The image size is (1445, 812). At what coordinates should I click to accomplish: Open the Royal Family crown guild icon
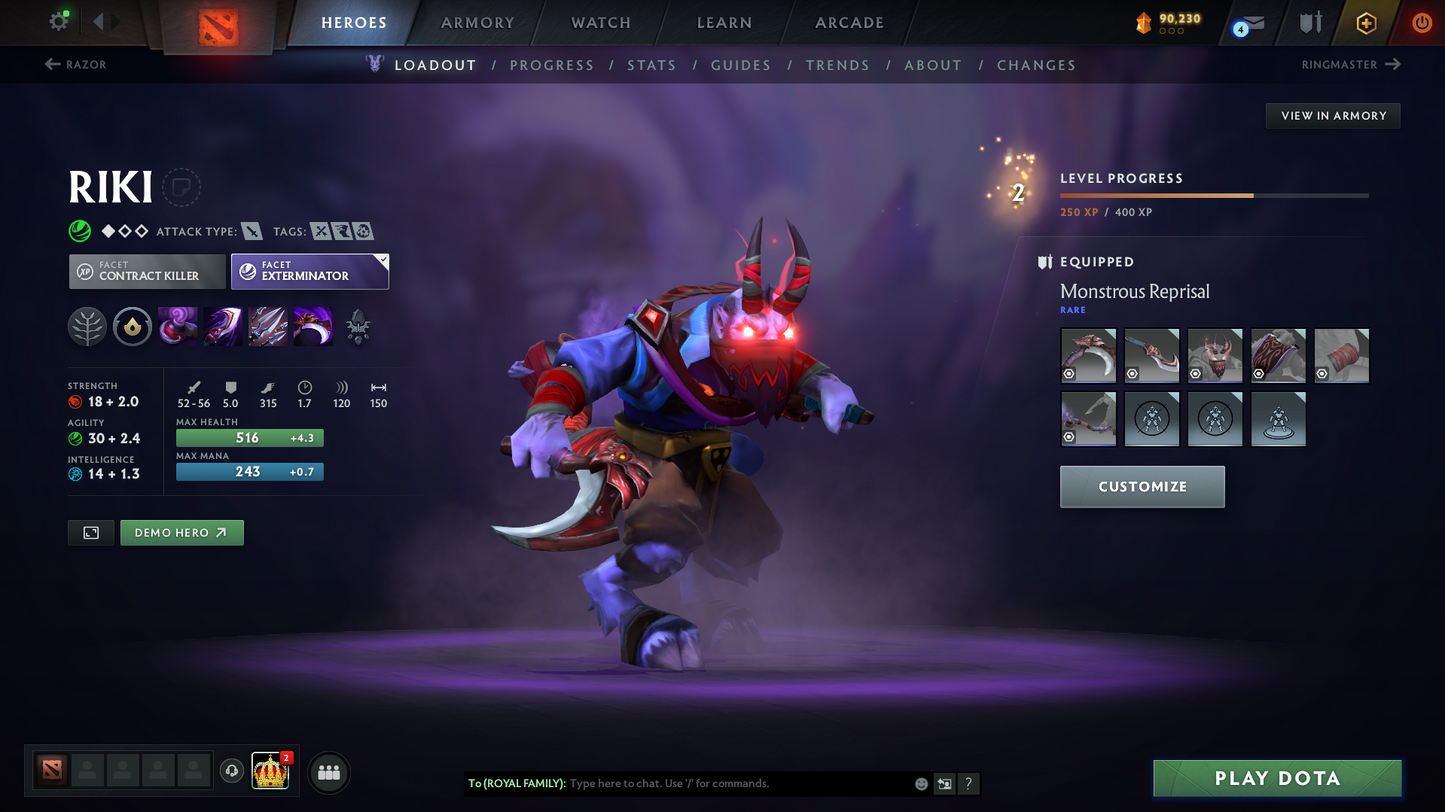point(270,771)
